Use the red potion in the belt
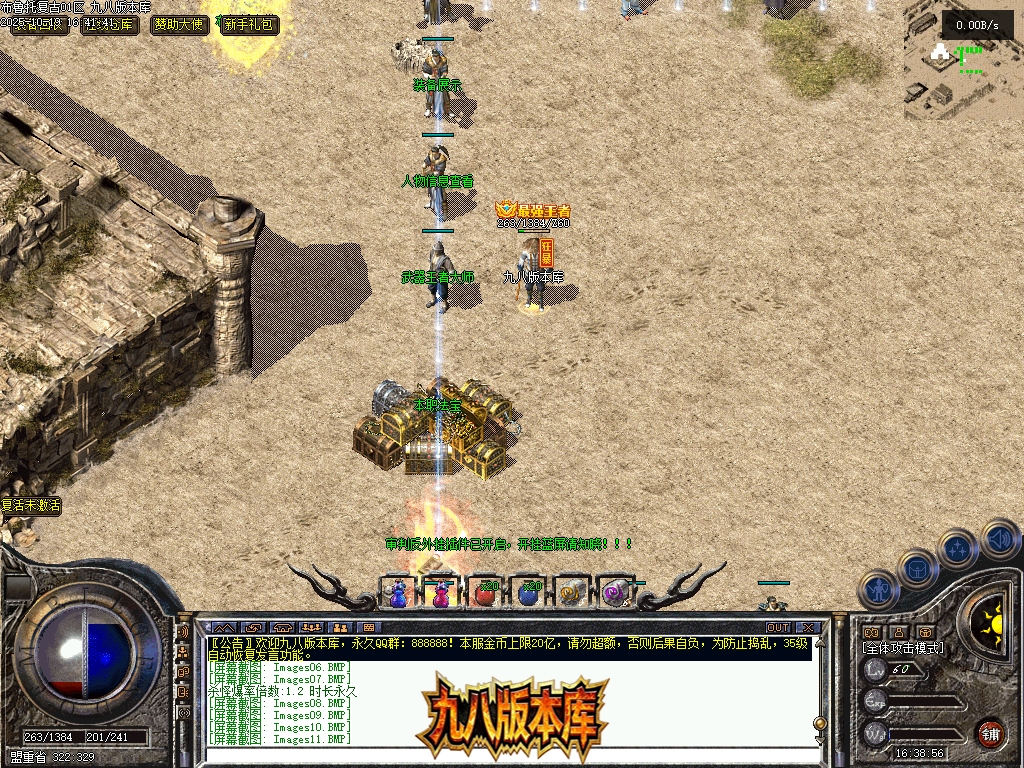Screen dimensions: 1024x768 coord(483,593)
